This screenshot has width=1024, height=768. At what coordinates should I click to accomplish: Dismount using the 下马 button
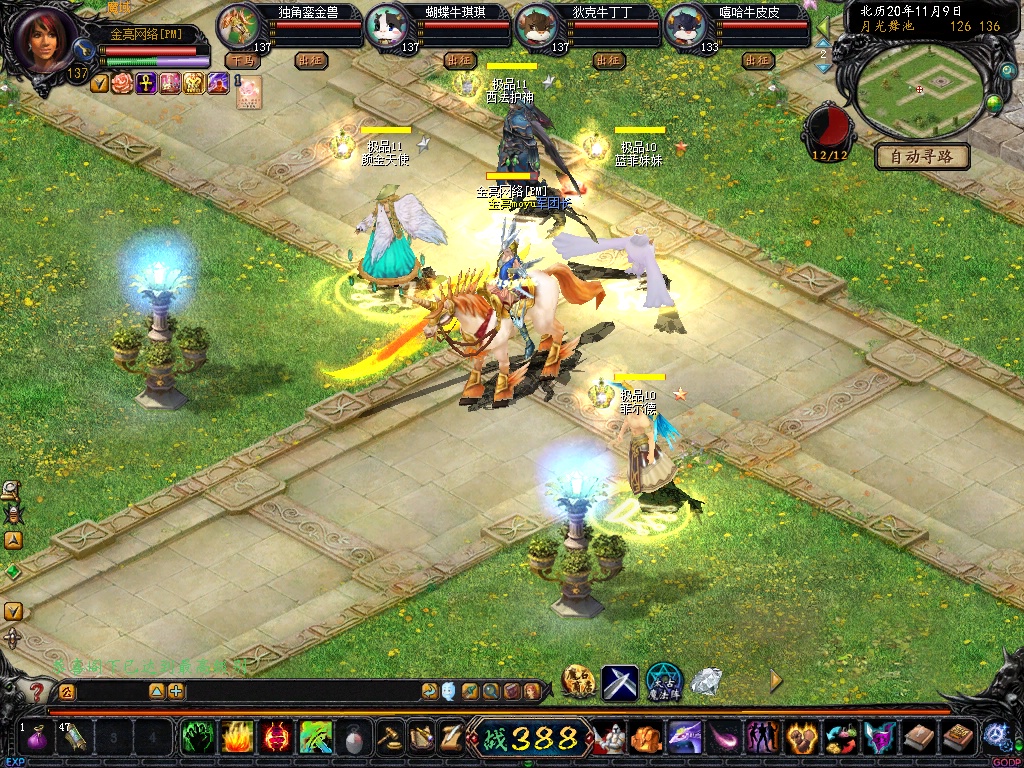[242, 60]
